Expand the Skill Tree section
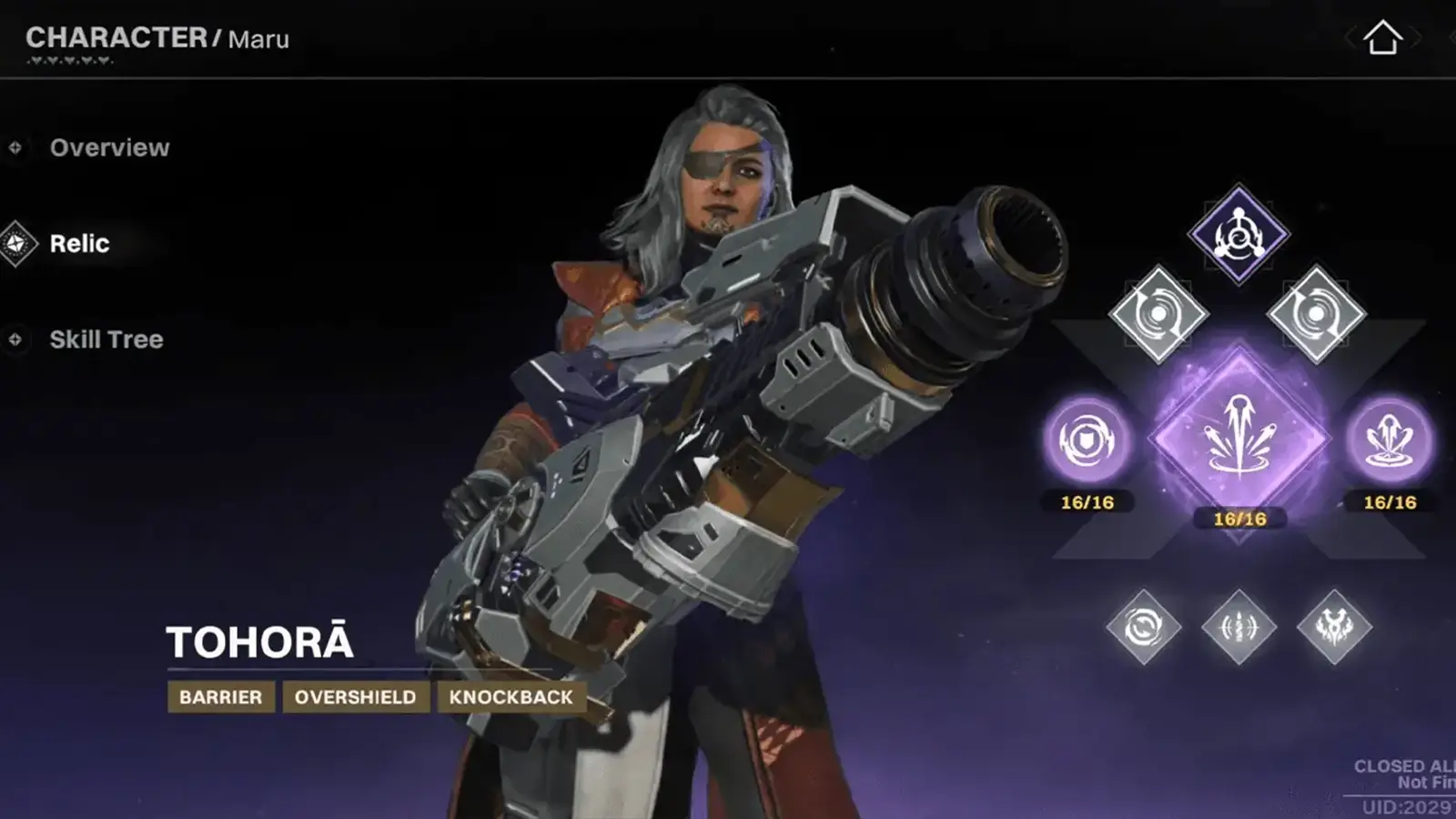 click(x=107, y=339)
